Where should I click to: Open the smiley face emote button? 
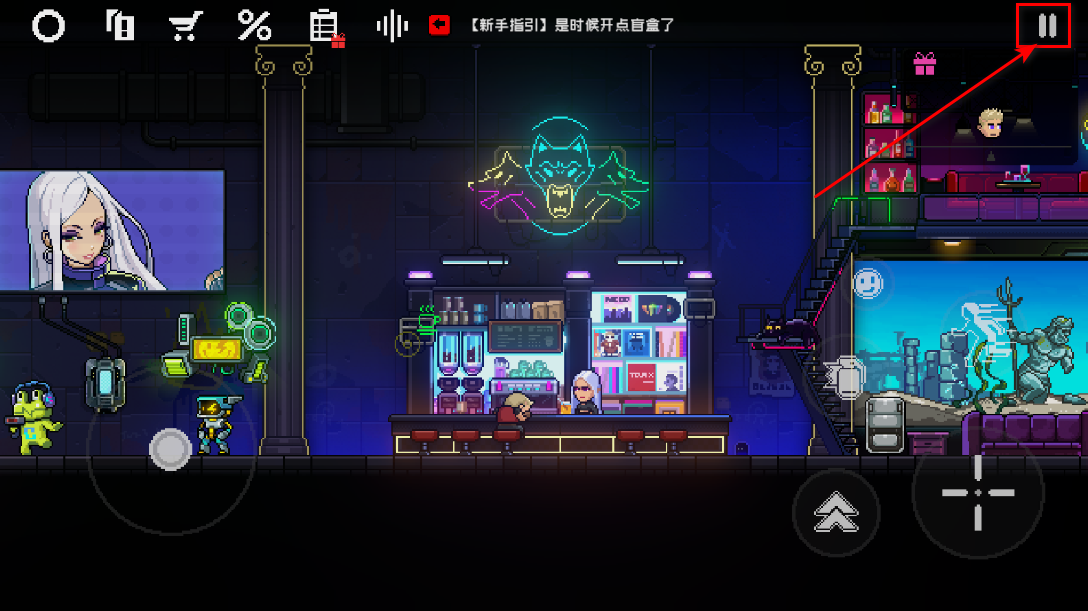click(x=869, y=284)
